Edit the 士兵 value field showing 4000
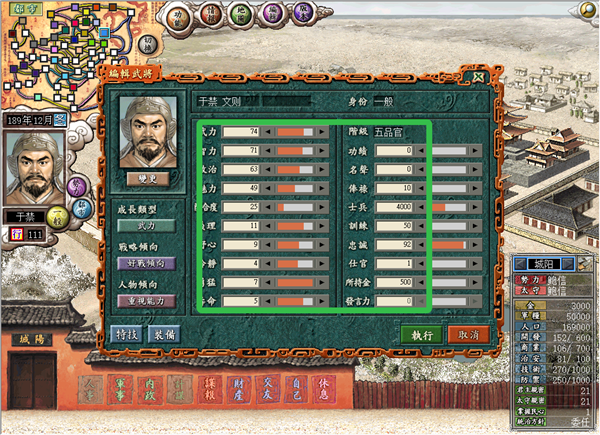600x435 pixels. 395,206
